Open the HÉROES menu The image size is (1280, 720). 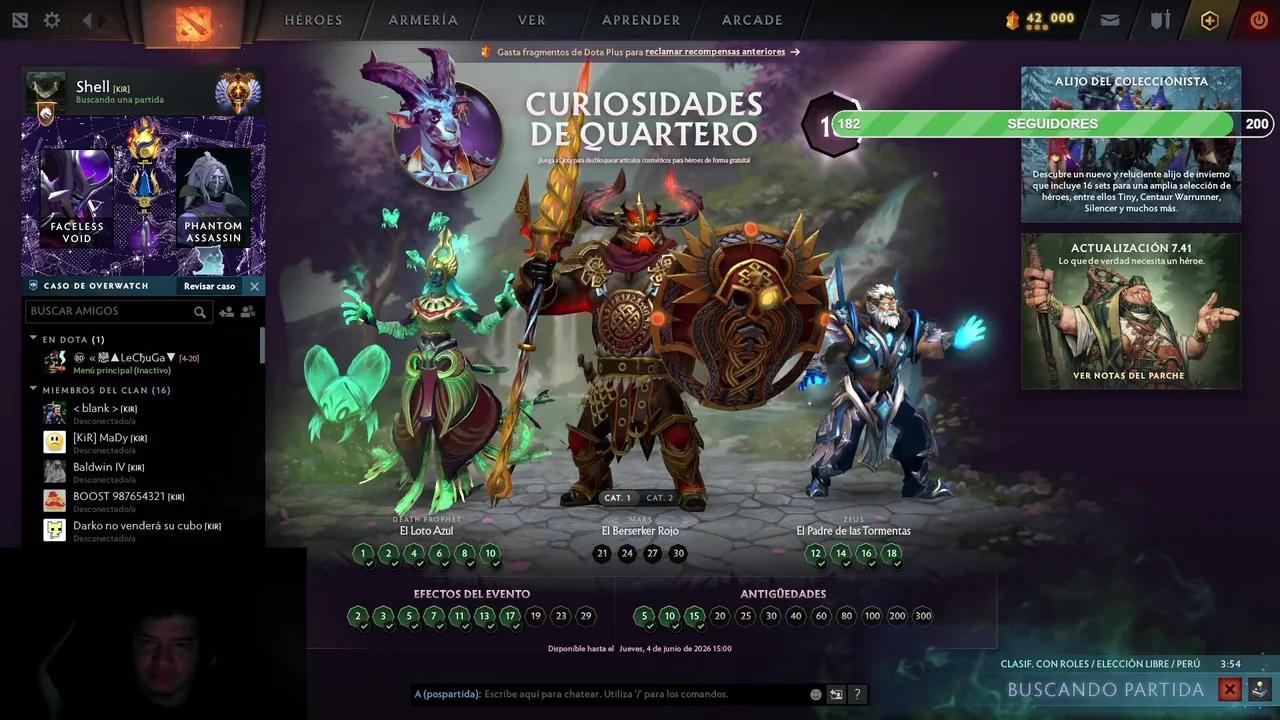(x=313, y=19)
